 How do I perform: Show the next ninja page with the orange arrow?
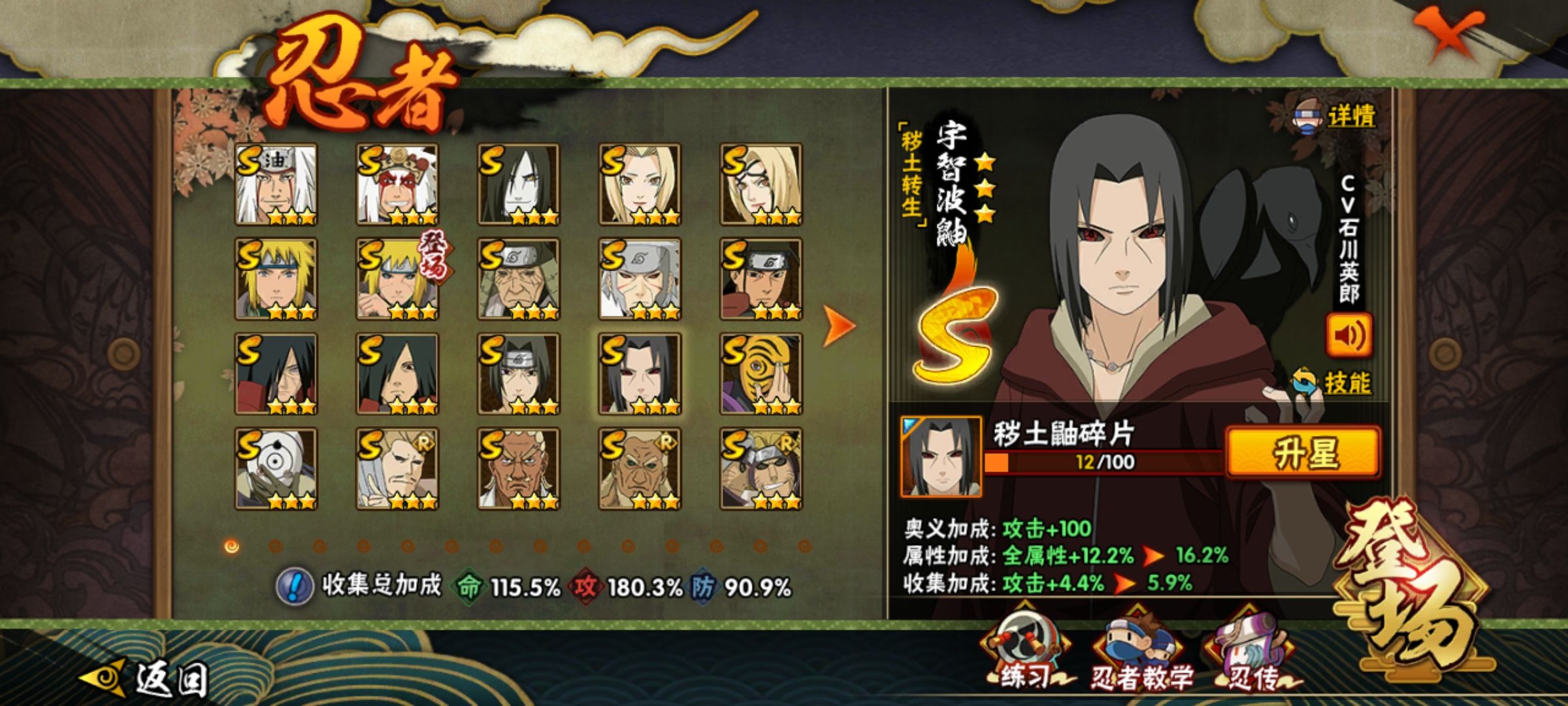[838, 325]
